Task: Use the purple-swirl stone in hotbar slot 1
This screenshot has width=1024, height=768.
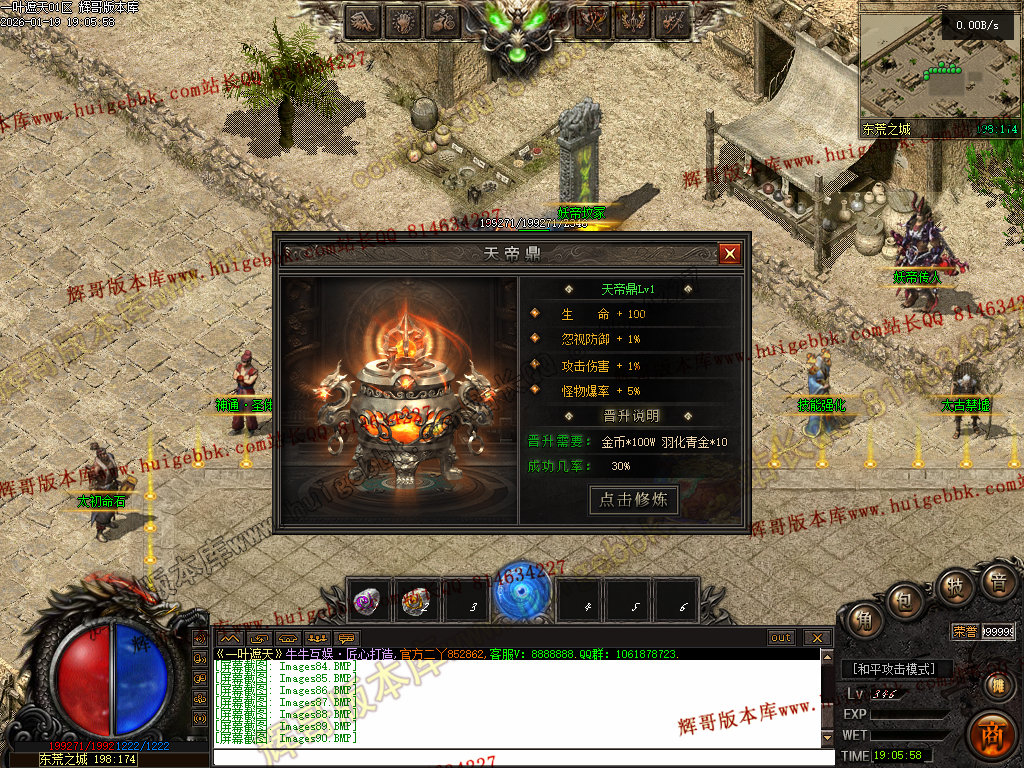Action: (366, 602)
